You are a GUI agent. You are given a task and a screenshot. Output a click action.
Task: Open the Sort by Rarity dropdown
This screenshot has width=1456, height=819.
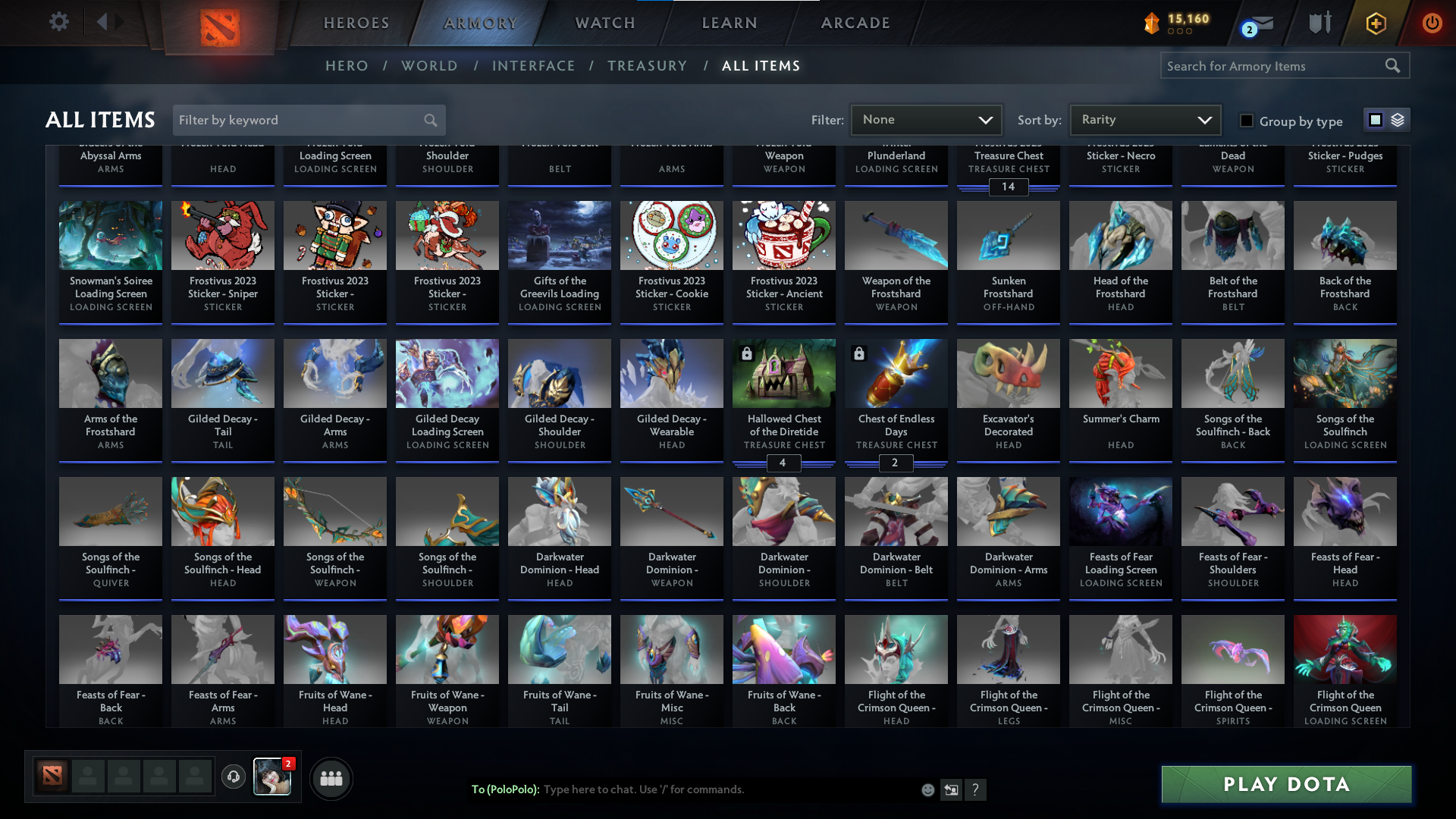pyautogui.click(x=1144, y=119)
